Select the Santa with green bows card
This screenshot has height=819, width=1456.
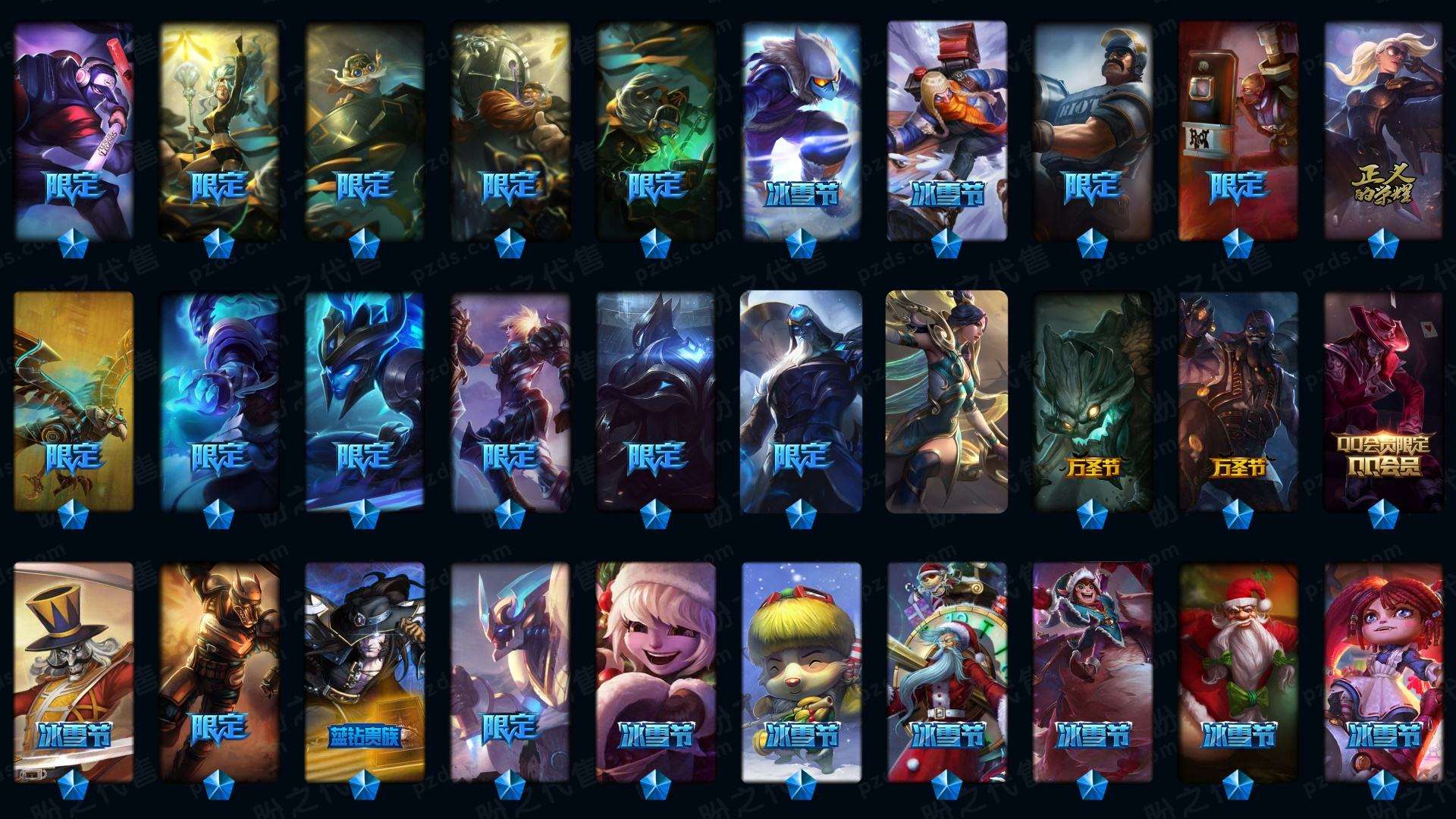[1238, 672]
